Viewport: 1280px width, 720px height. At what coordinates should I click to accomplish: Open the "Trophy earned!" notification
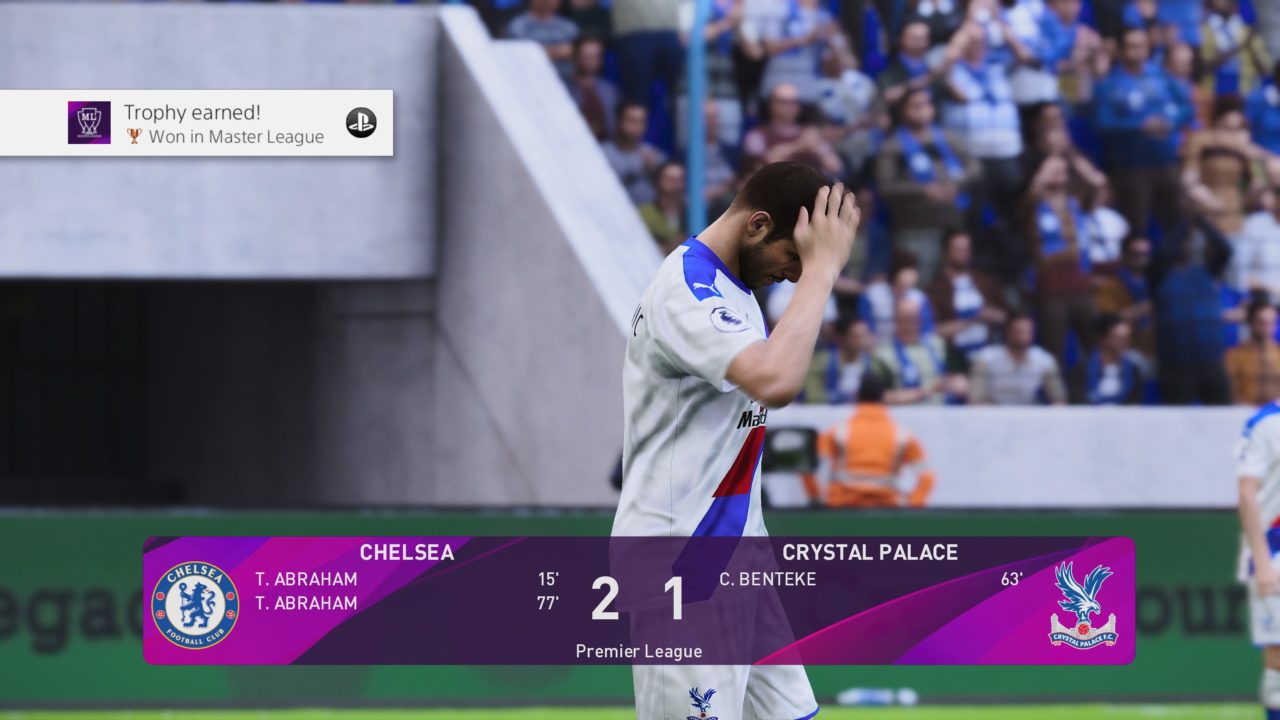(x=196, y=123)
